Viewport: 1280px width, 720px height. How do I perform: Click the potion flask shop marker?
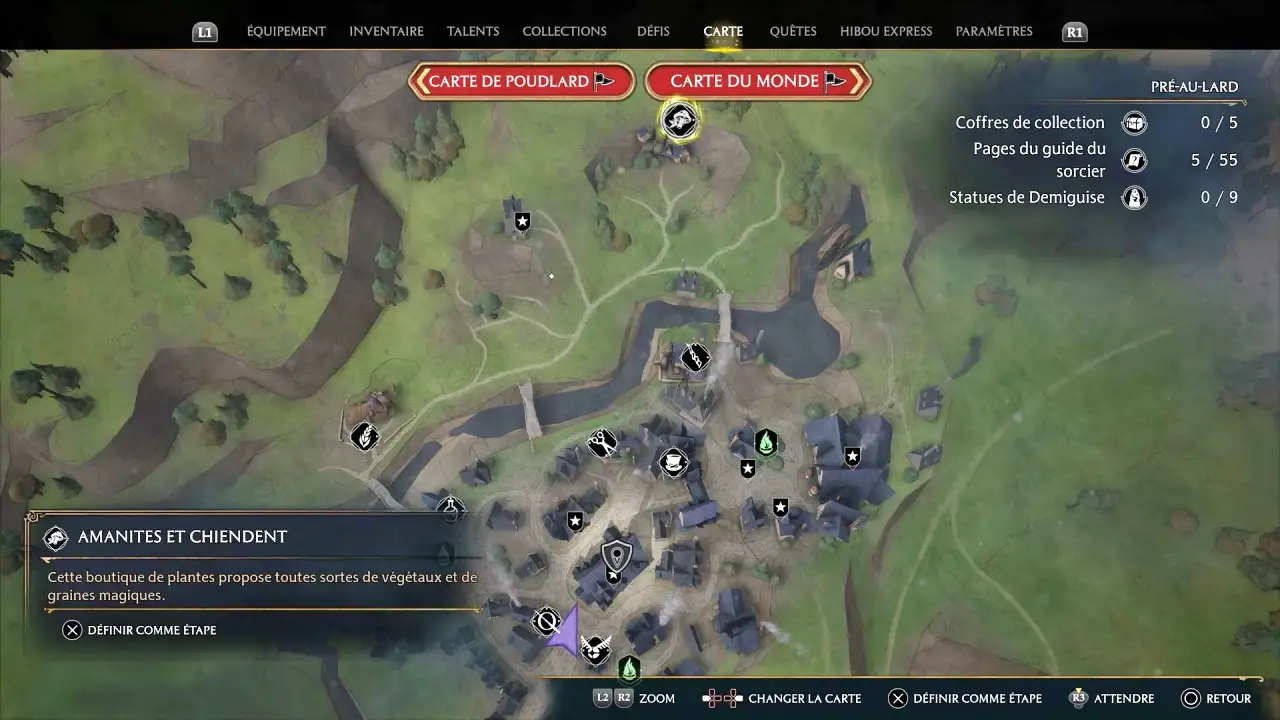point(452,510)
